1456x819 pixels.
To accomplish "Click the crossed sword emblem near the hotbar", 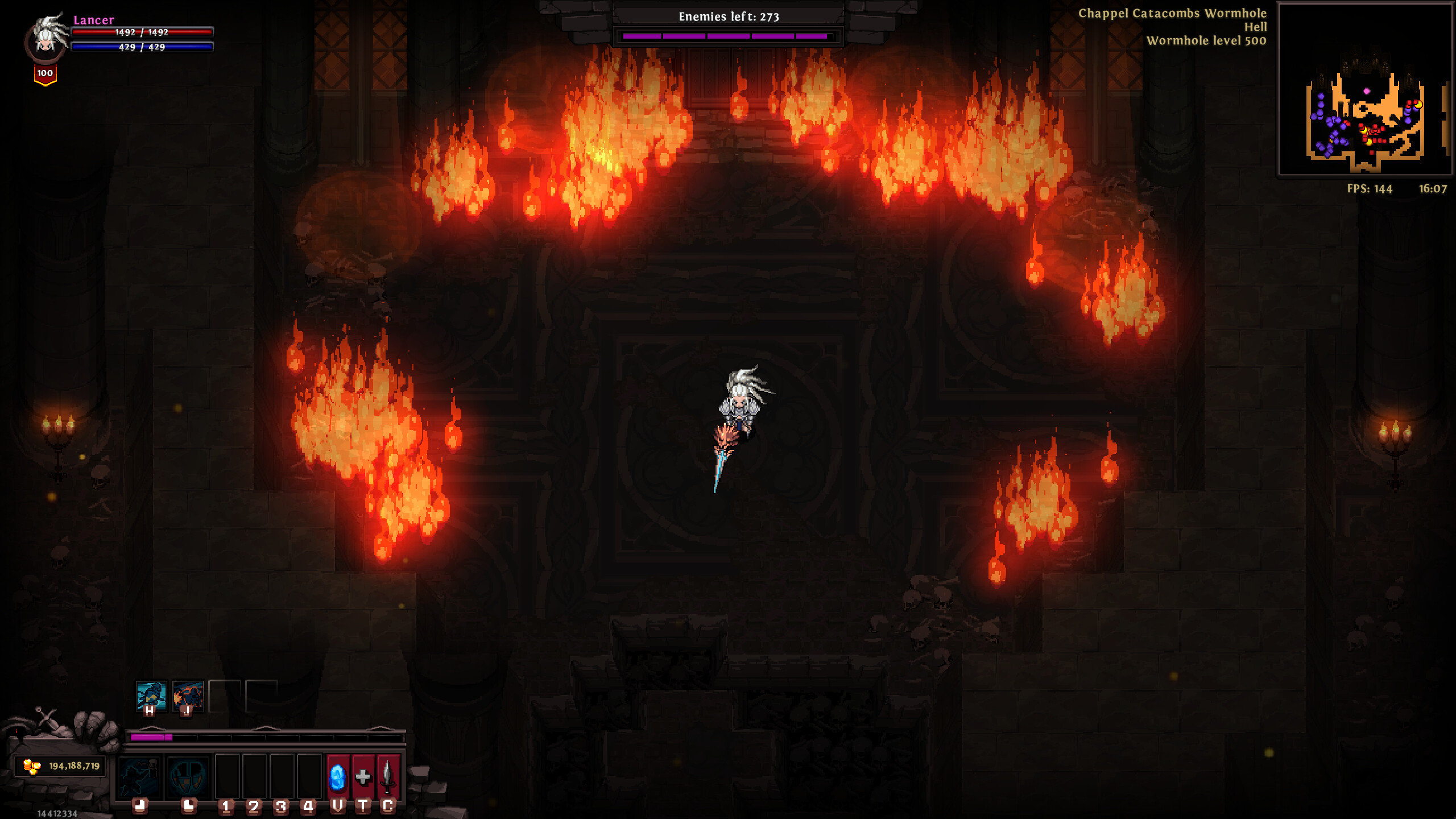I will pos(47,718).
